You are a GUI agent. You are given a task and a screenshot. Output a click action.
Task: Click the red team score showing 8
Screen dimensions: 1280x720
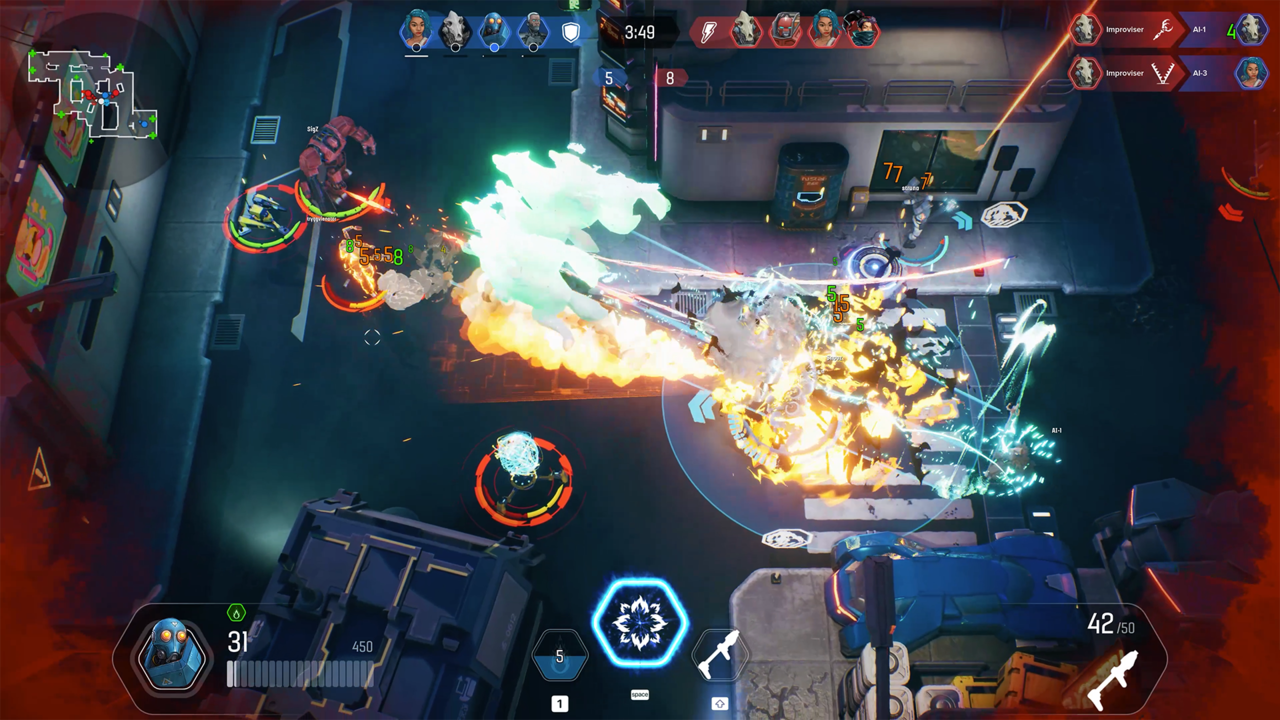point(670,76)
